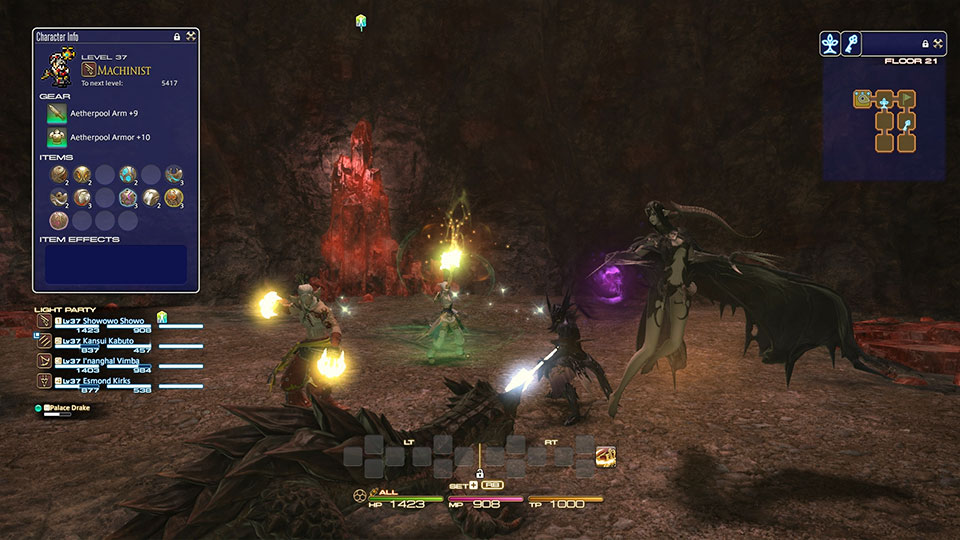Close the floor map window
This screenshot has width=960, height=540.
point(939,44)
